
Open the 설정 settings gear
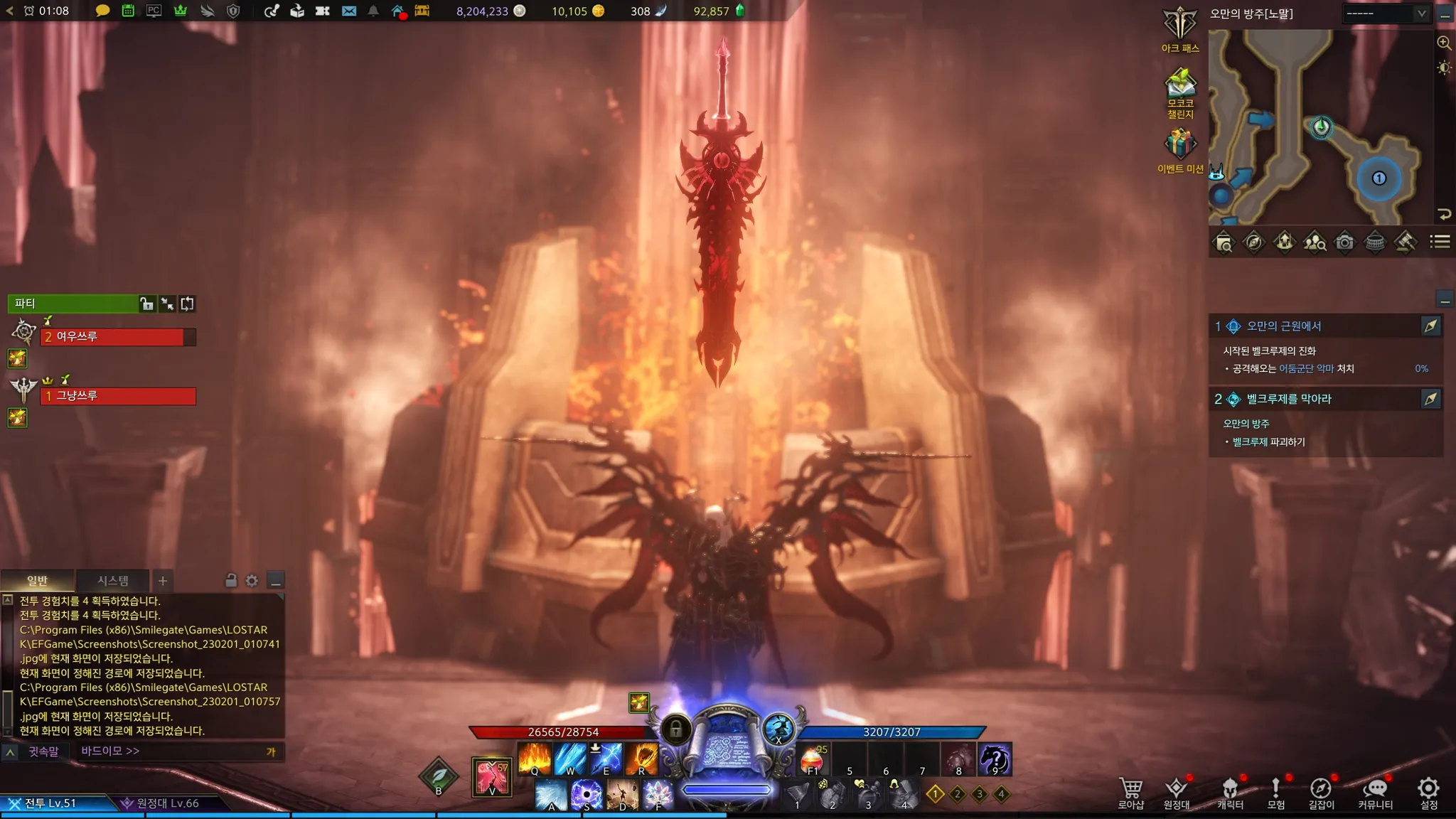pyautogui.click(x=1428, y=792)
